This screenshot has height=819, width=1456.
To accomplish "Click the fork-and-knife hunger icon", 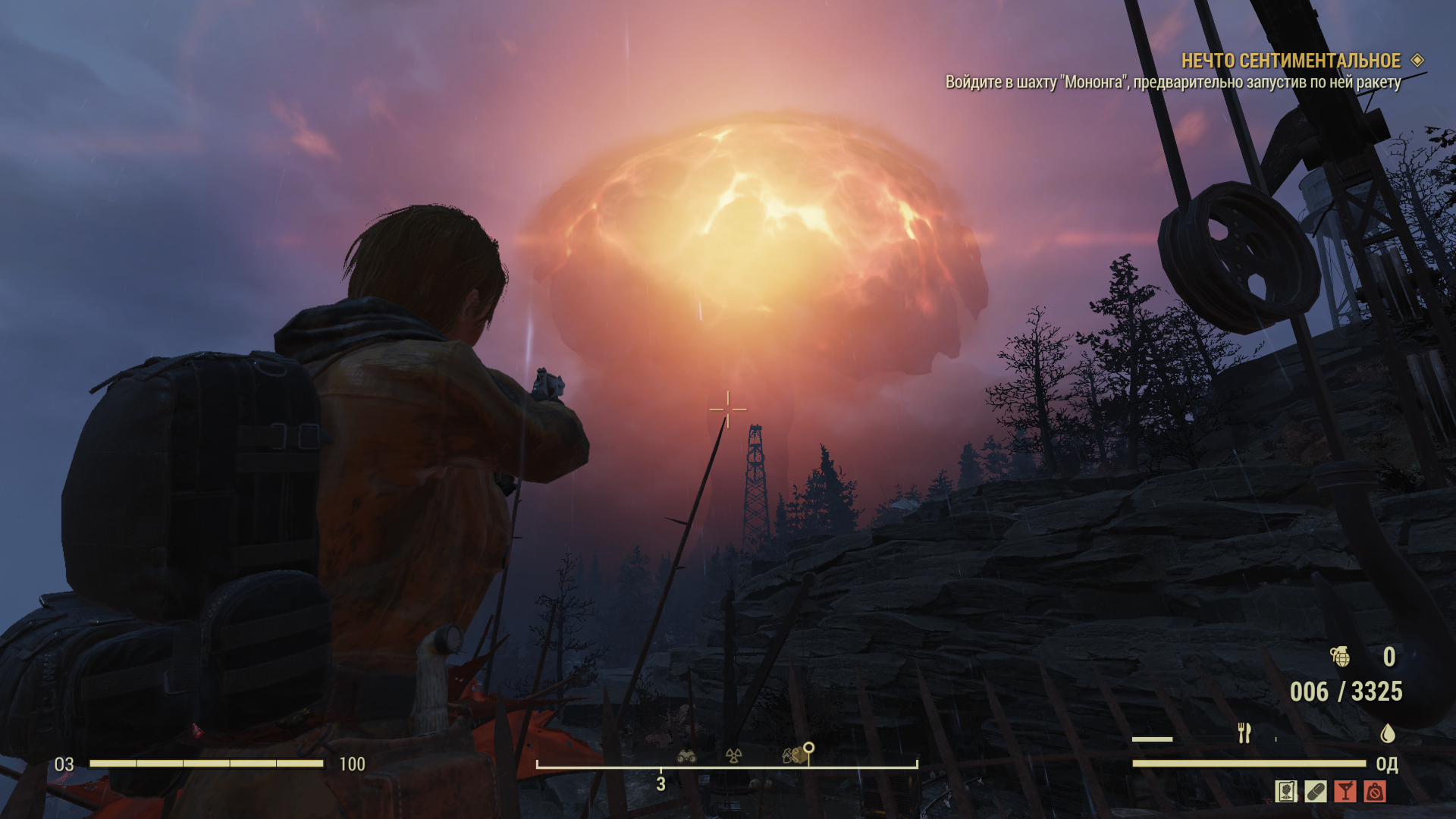I will coord(1244,733).
